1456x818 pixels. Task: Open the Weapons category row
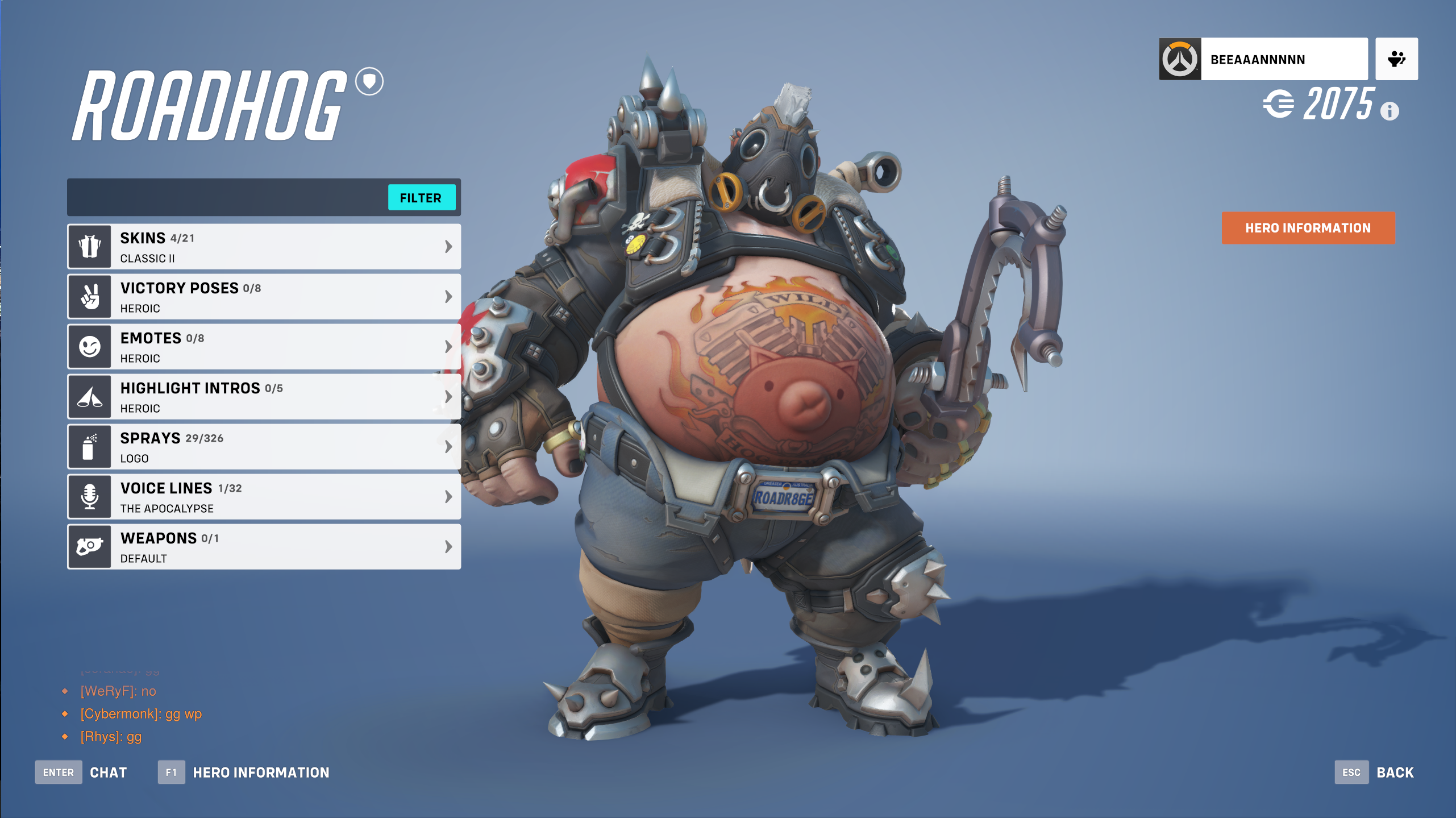[264, 546]
